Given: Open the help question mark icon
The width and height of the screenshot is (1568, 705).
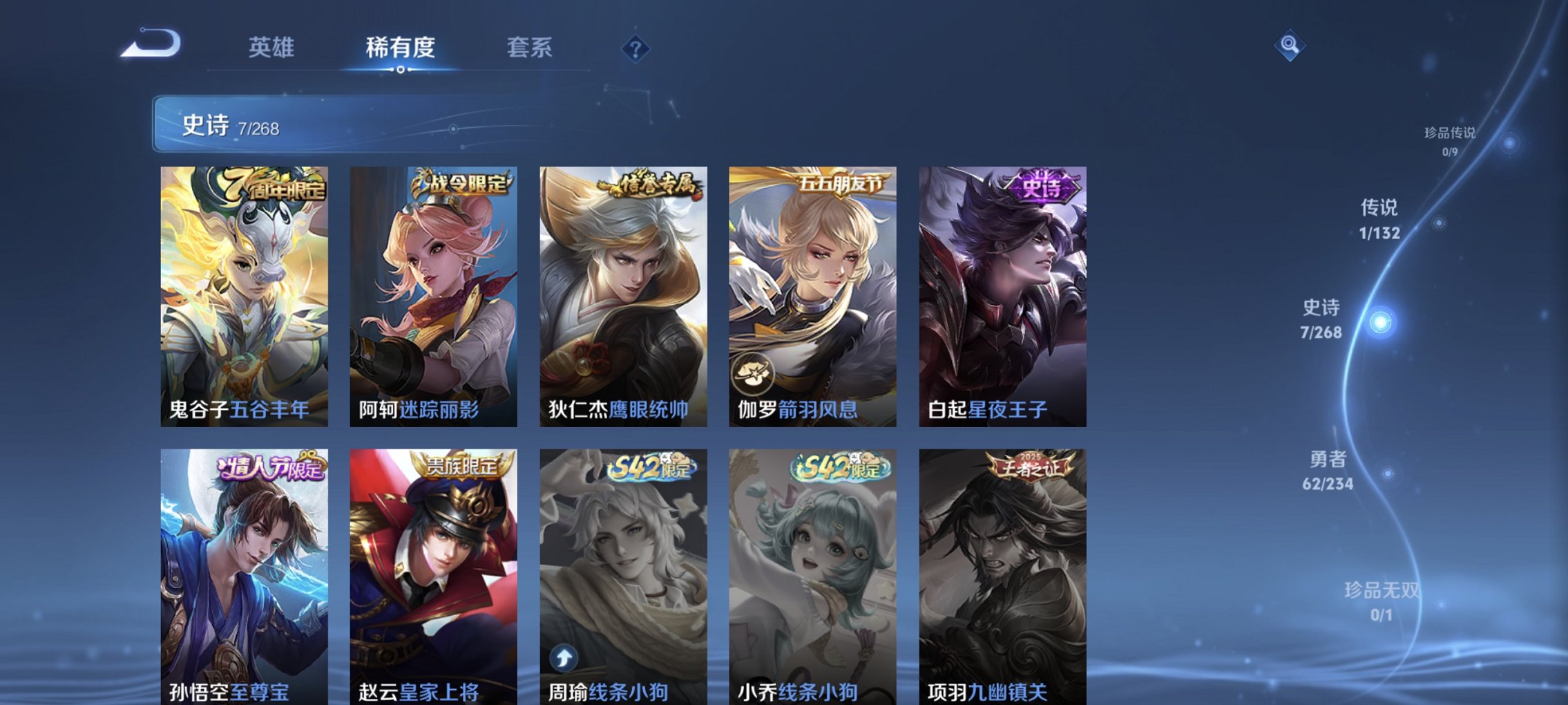Looking at the screenshot, I should point(635,48).
